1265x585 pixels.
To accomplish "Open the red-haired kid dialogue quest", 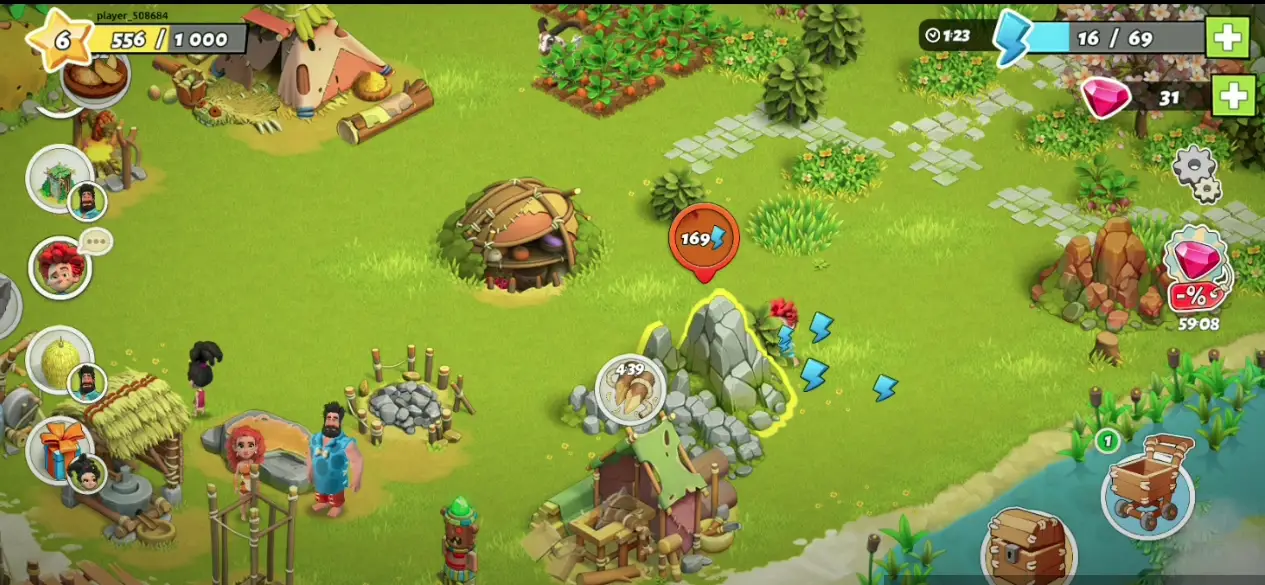I will (60, 268).
